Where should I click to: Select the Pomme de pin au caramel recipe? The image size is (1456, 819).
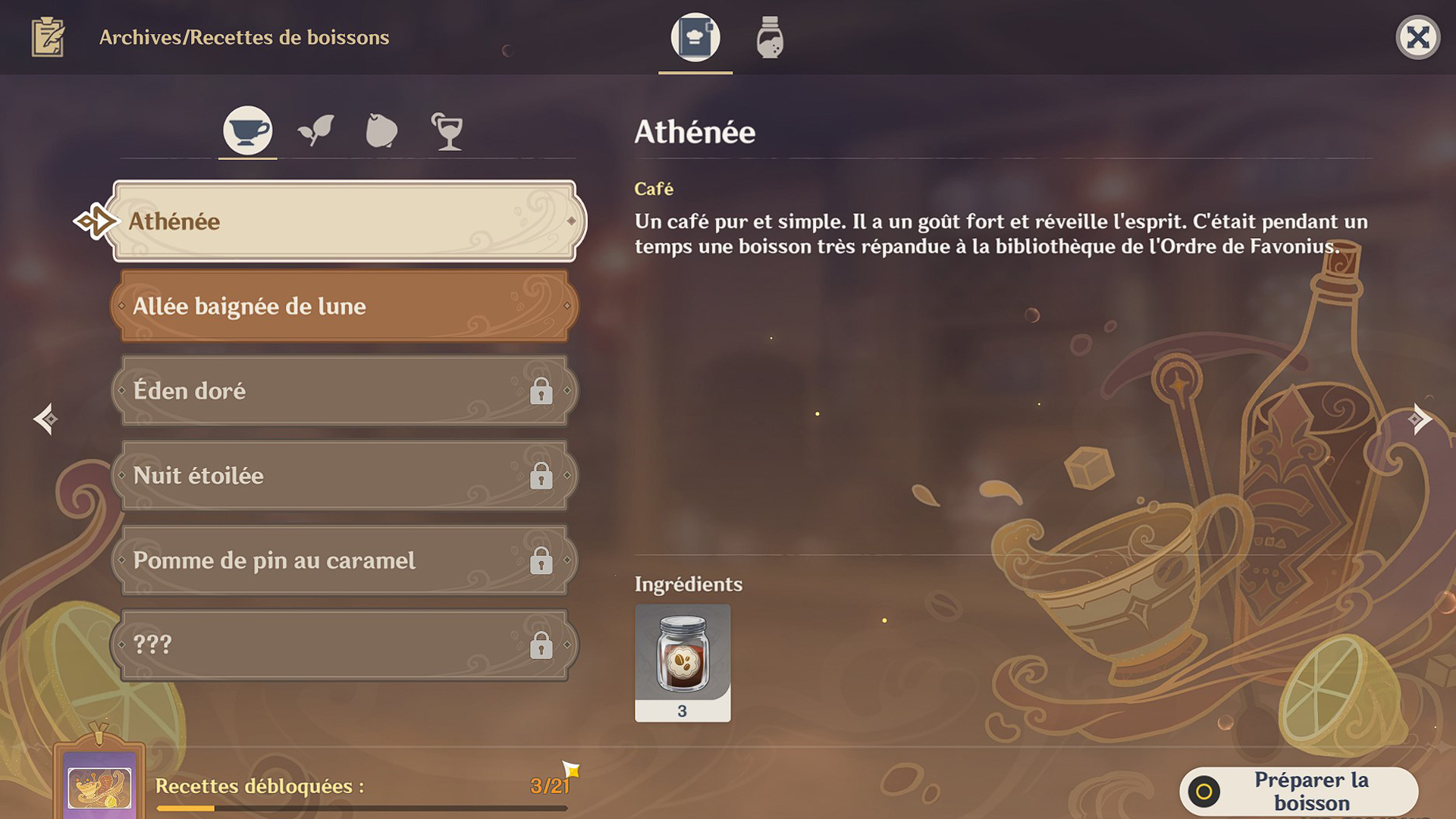(341, 560)
